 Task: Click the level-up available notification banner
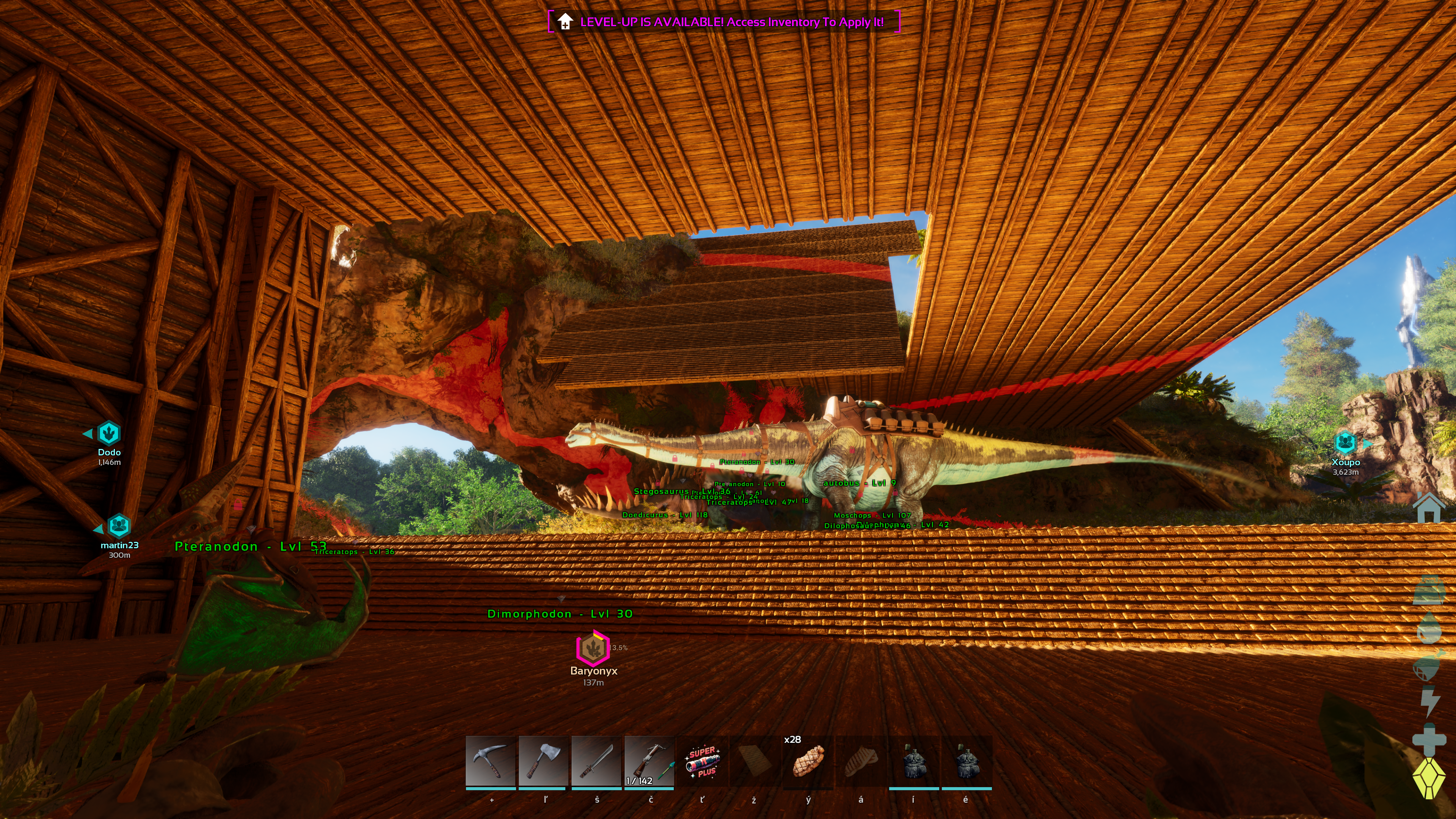click(723, 22)
